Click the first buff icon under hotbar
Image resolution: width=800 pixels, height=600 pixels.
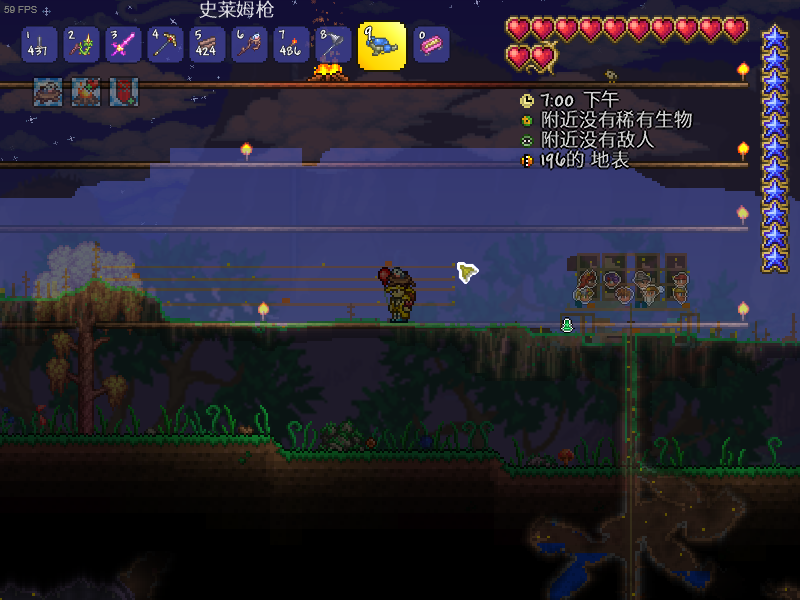(x=48, y=92)
